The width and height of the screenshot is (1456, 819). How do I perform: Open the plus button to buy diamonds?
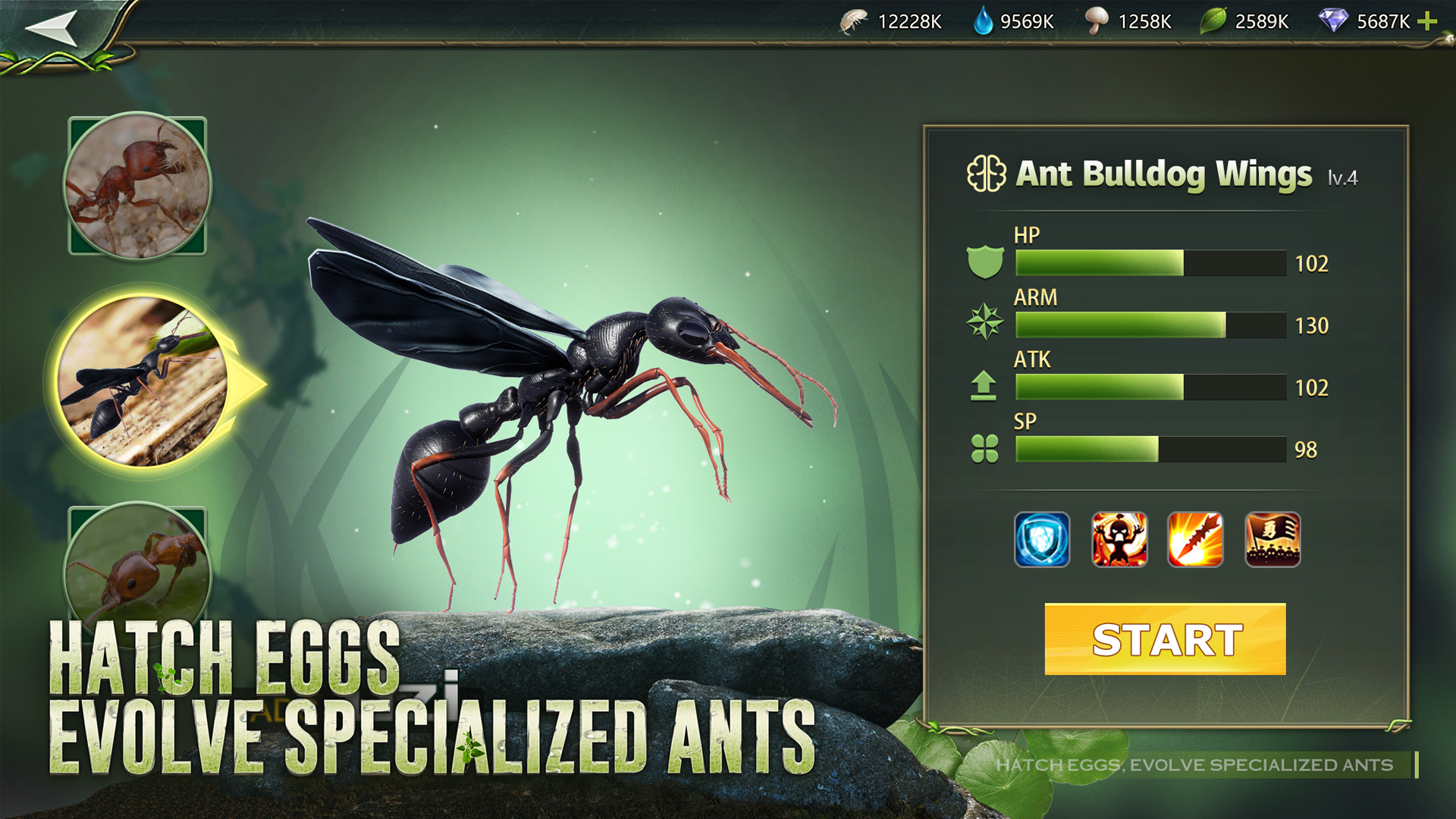point(1429,20)
